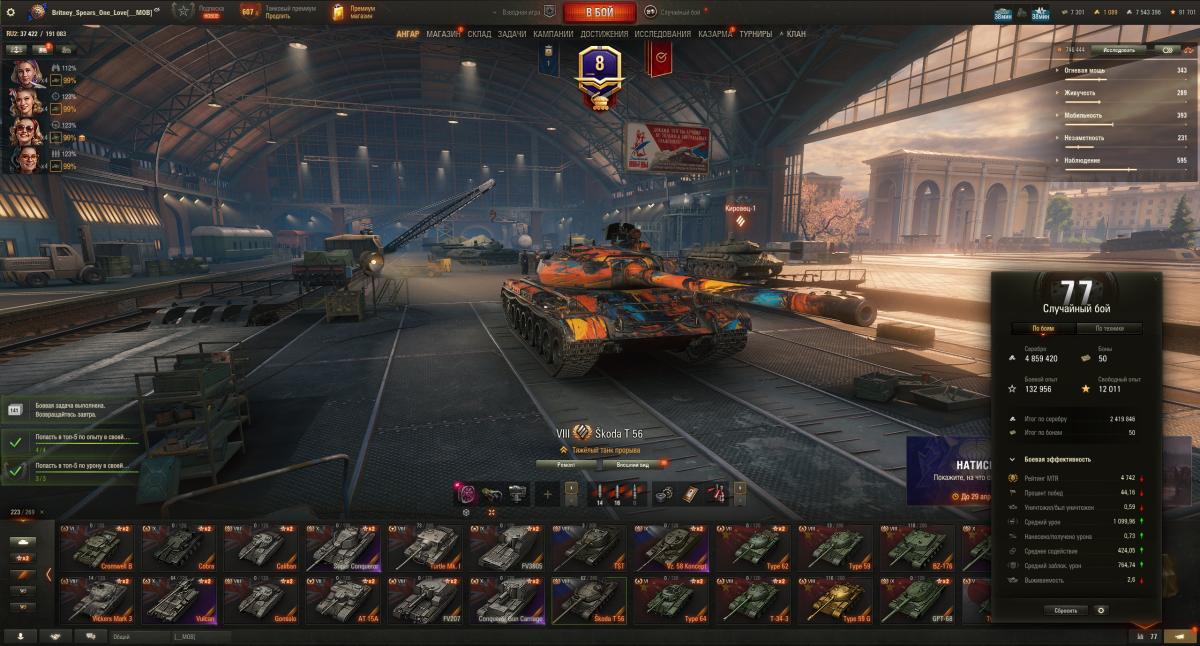Image resolution: width=1200 pixels, height=646 pixels.
Task: Click the Сбросить reset button in stats panel
Action: pyautogui.click(x=1066, y=610)
